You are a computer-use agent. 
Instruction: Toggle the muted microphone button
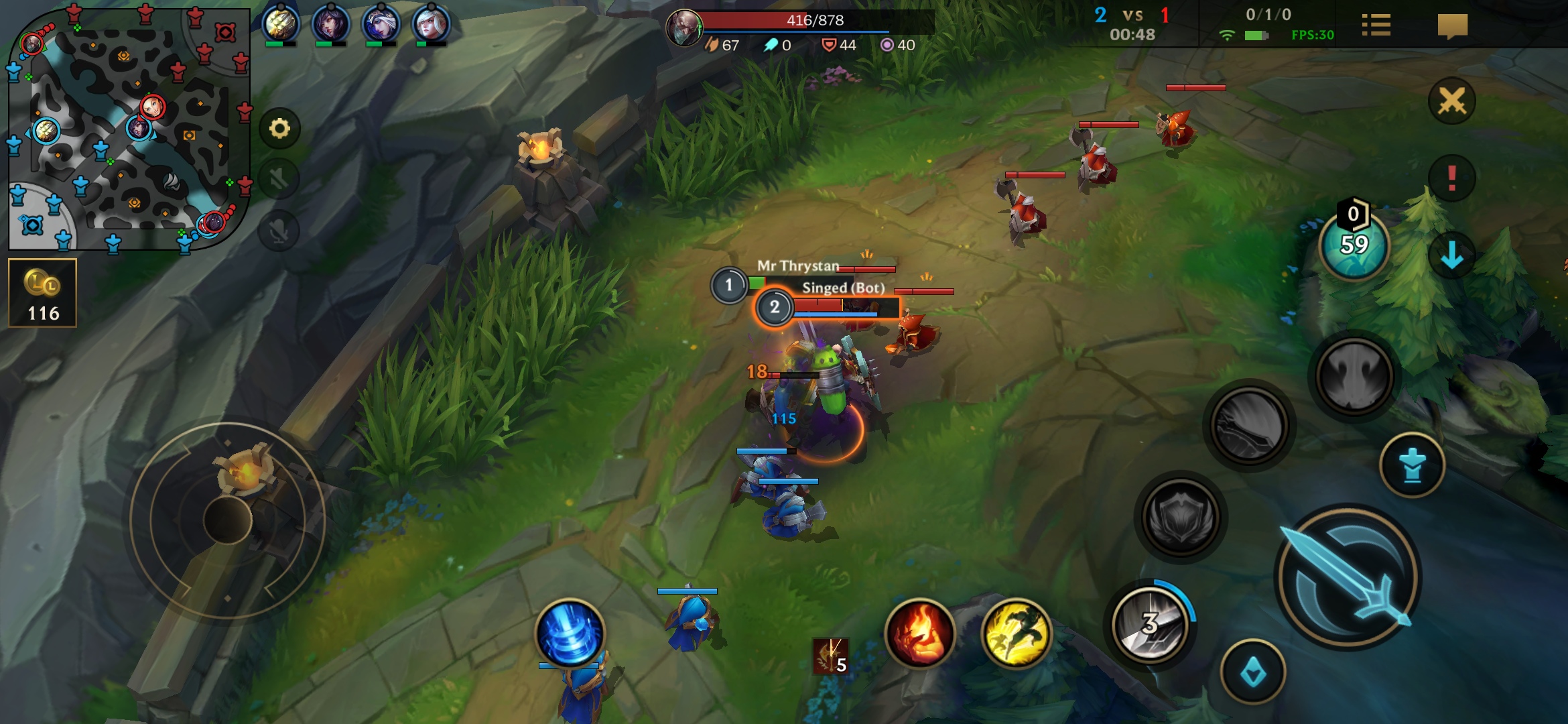[279, 231]
